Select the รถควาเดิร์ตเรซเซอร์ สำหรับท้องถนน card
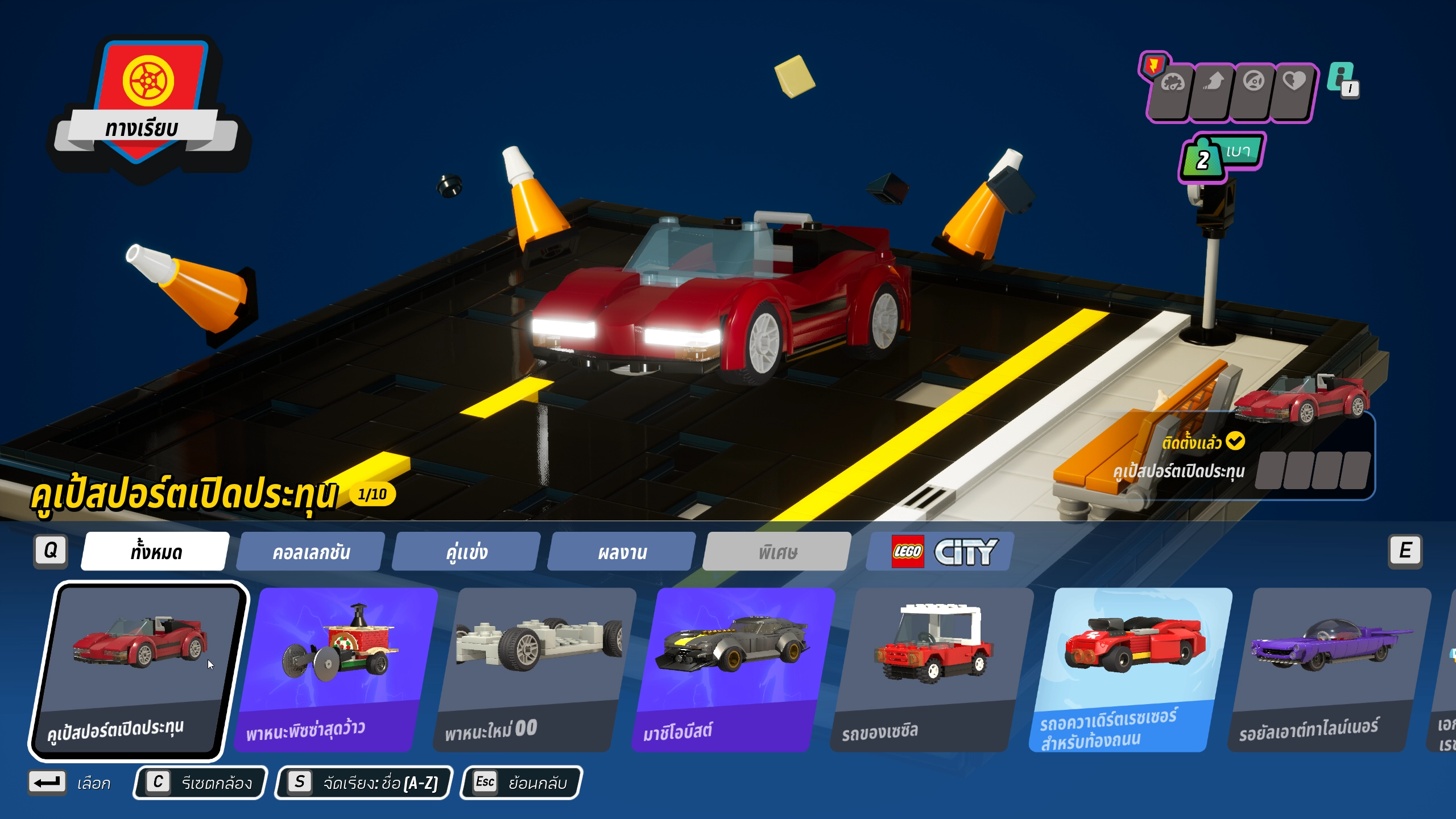The width and height of the screenshot is (1456, 819). [x=1131, y=669]
